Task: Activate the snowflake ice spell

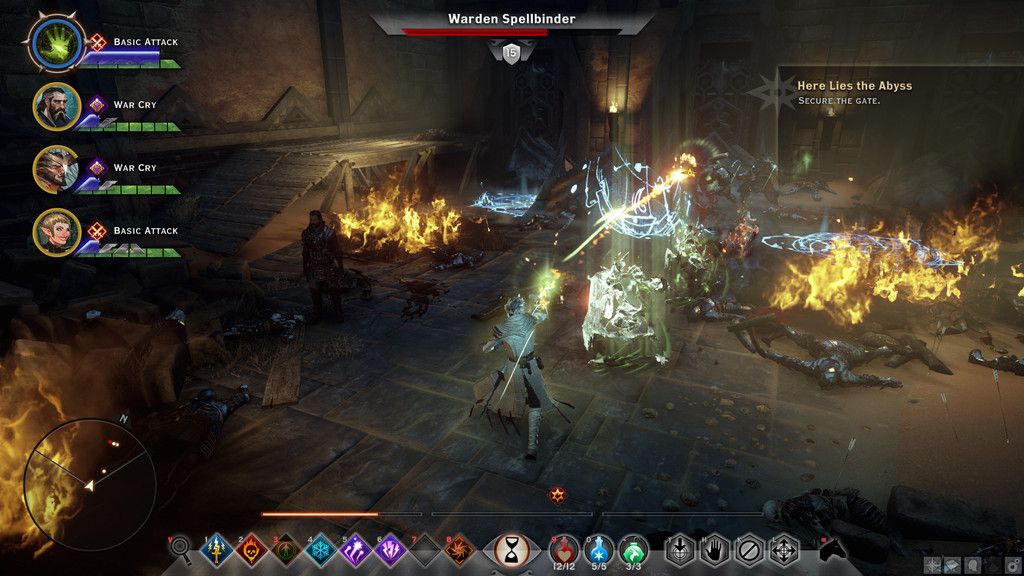Action: pos(320,549)
